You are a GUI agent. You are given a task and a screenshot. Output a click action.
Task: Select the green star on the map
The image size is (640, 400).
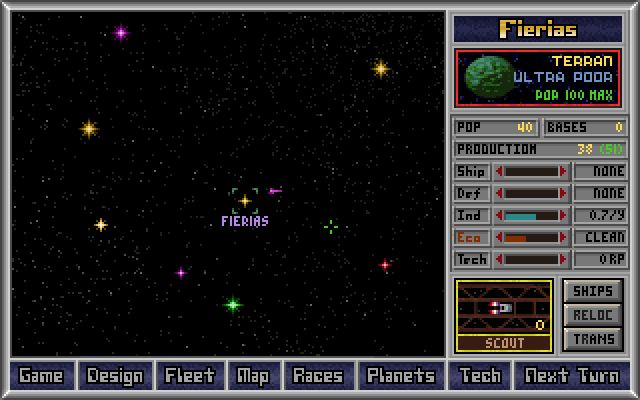[x=233, y=304]
